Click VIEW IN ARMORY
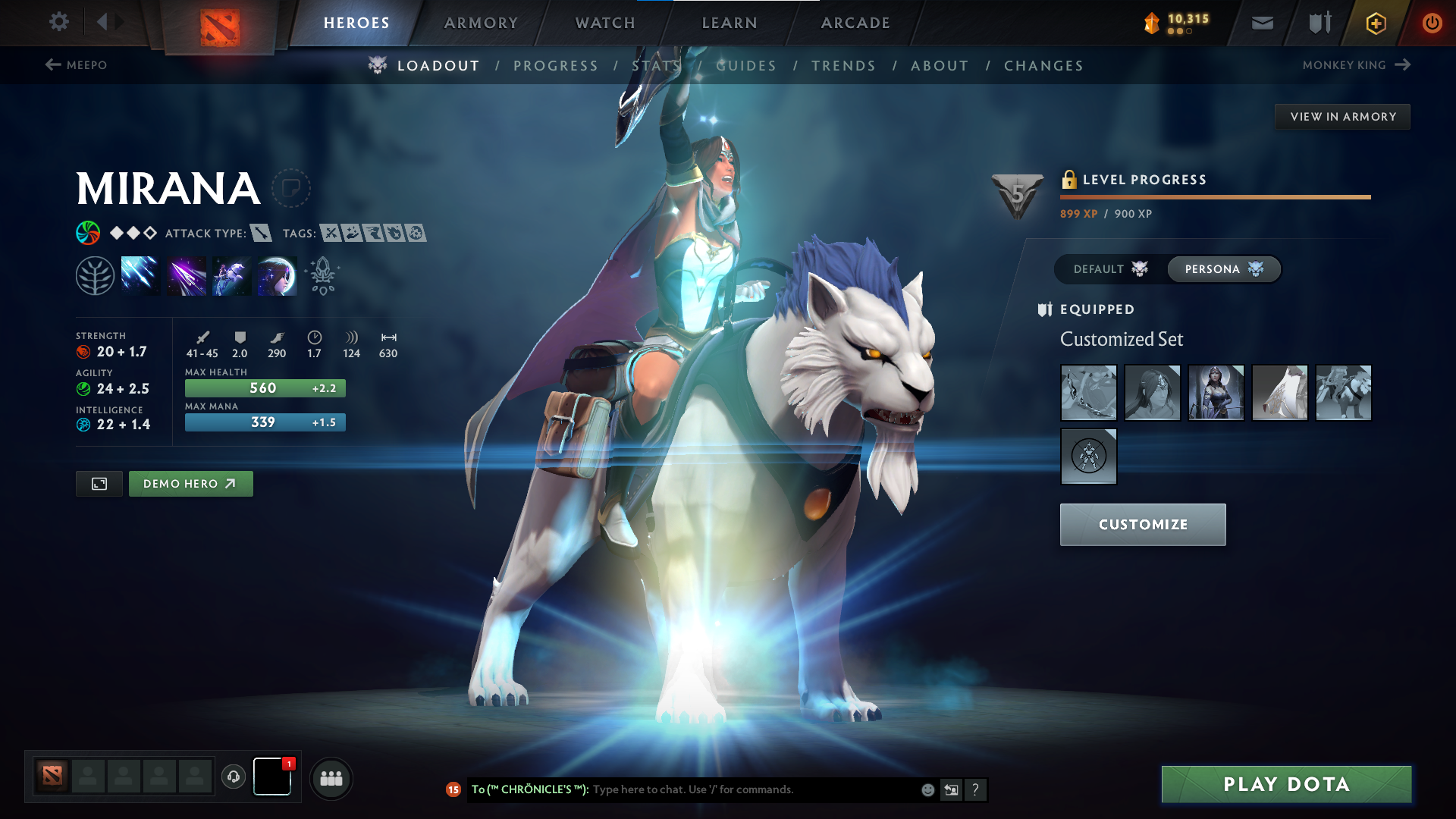The width and height of the screenshot is (1456, 819). point(1342,116)
